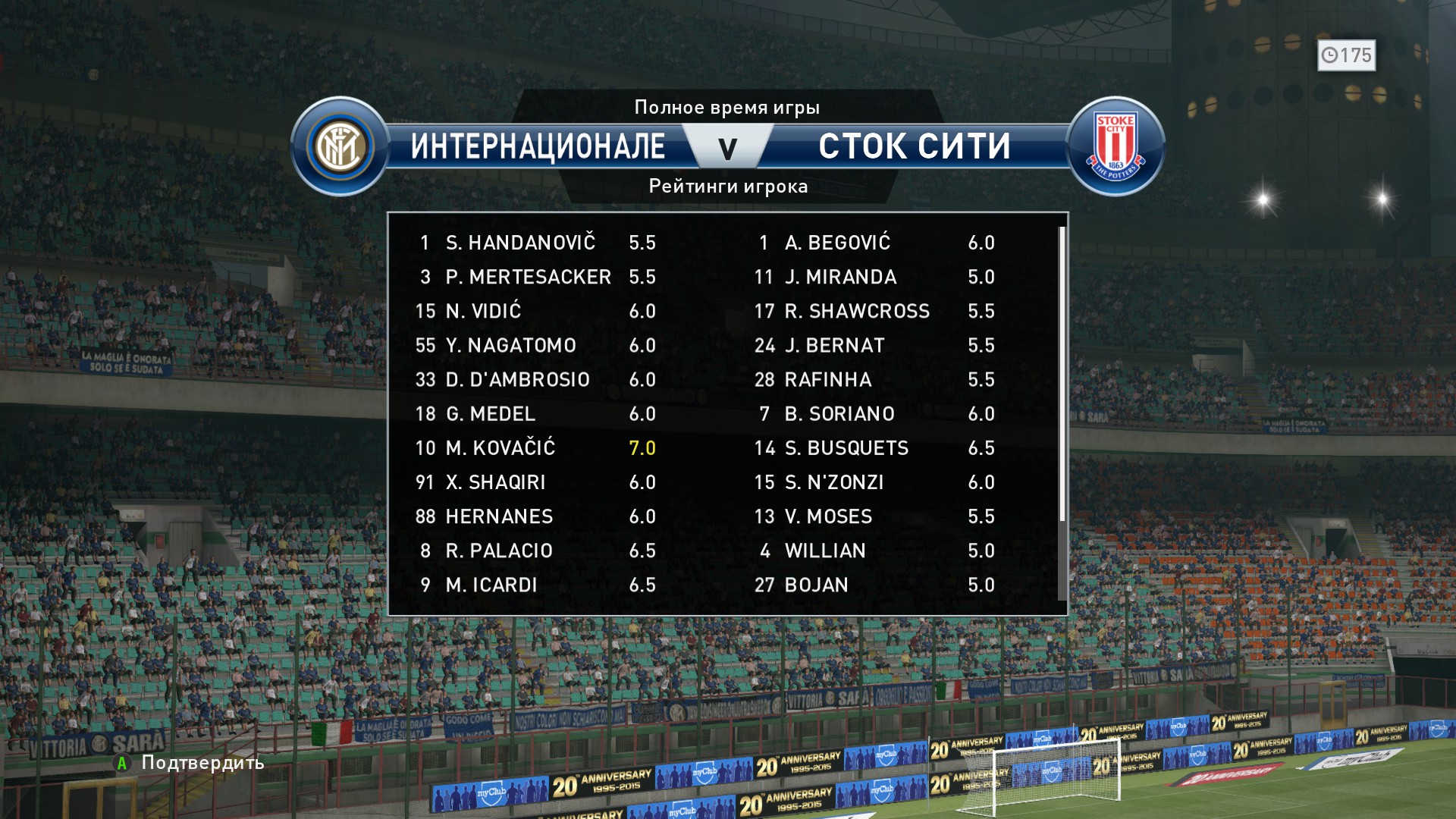The image size is (1456, 819).
Task: Choose the Hernanes player row
Action: 535,516
